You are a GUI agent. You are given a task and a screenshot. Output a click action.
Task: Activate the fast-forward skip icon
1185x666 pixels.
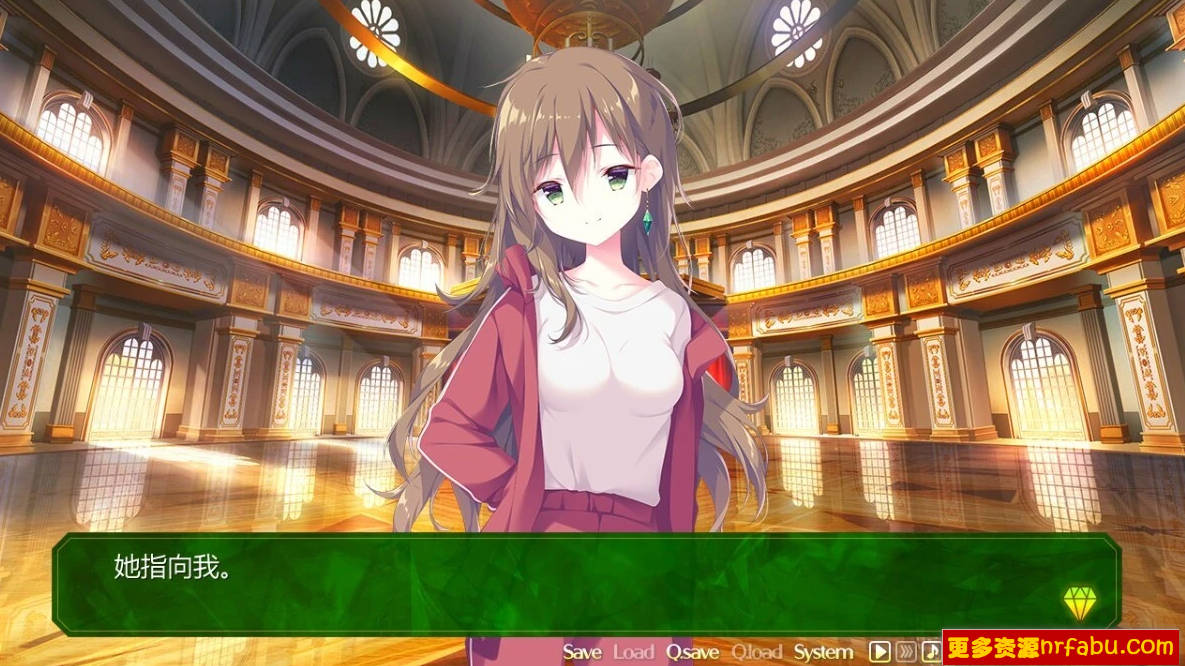pos(906,652)
